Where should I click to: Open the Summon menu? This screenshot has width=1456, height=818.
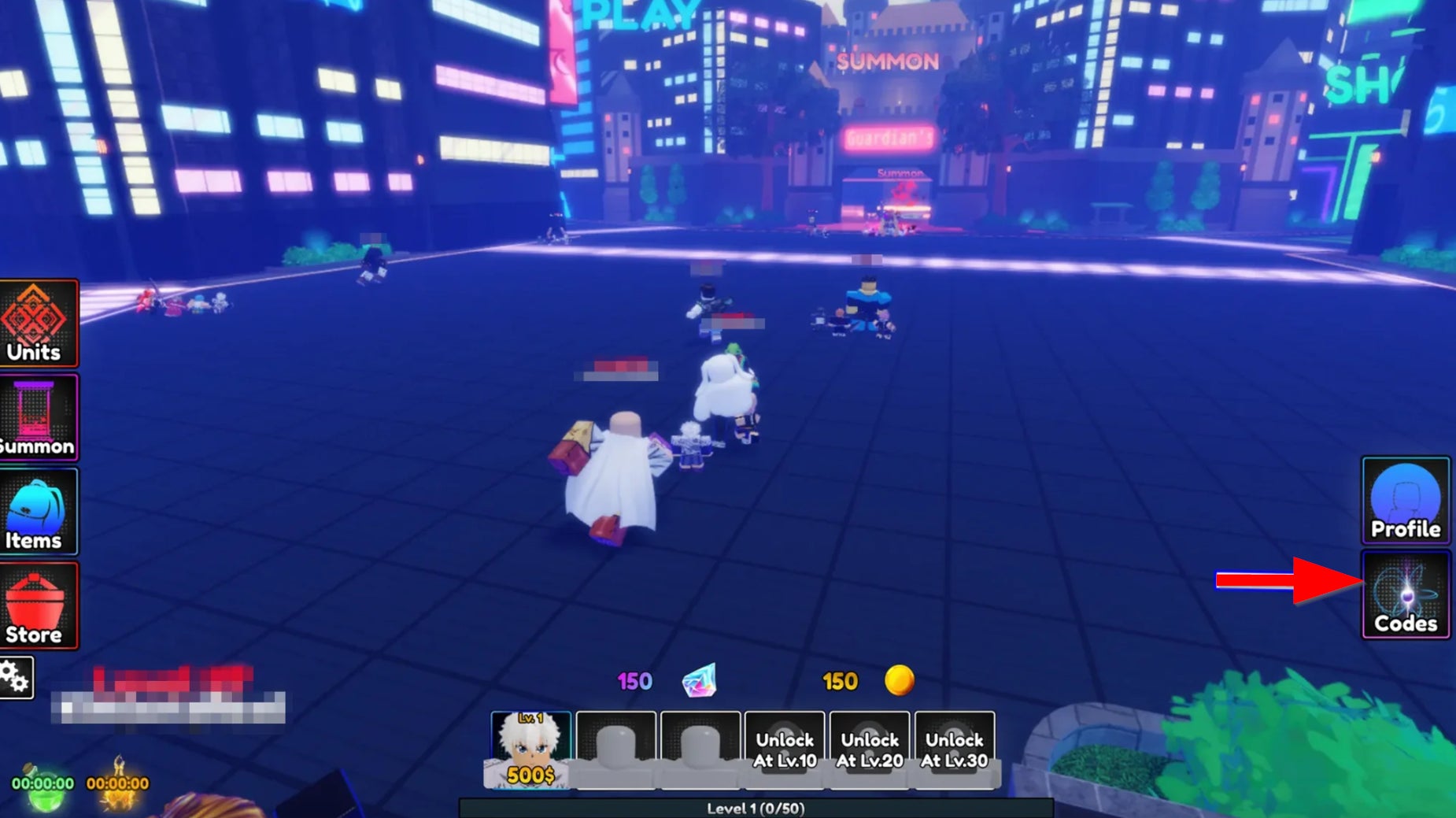pos(38,417)
